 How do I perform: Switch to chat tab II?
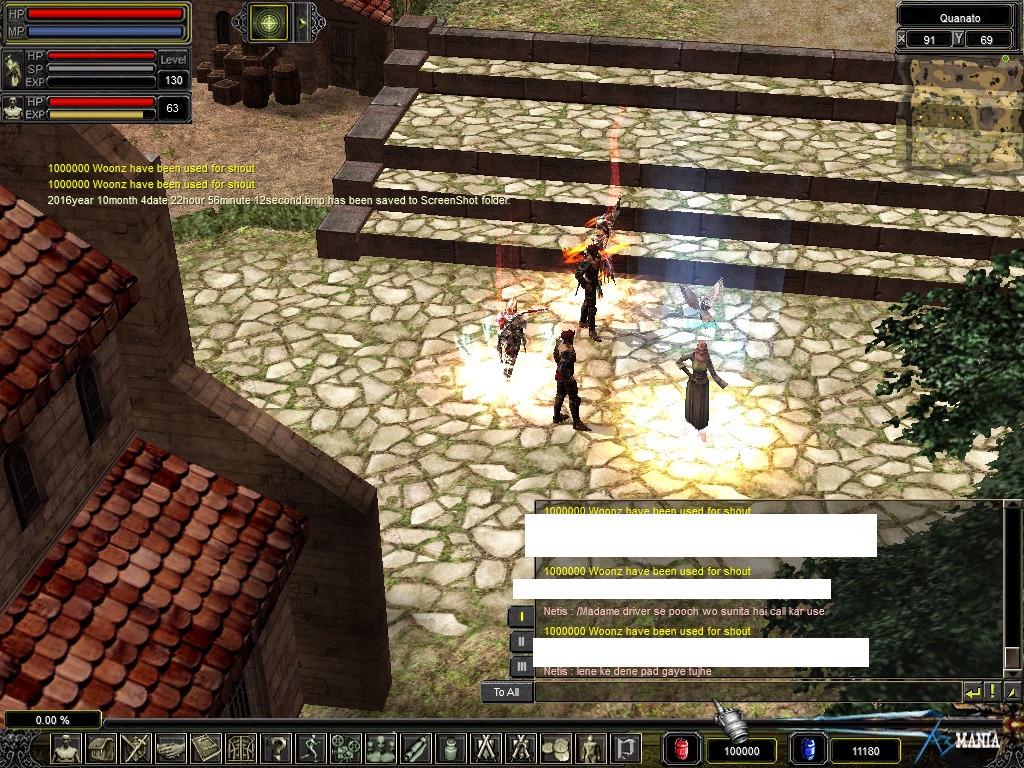coord(521,642)
